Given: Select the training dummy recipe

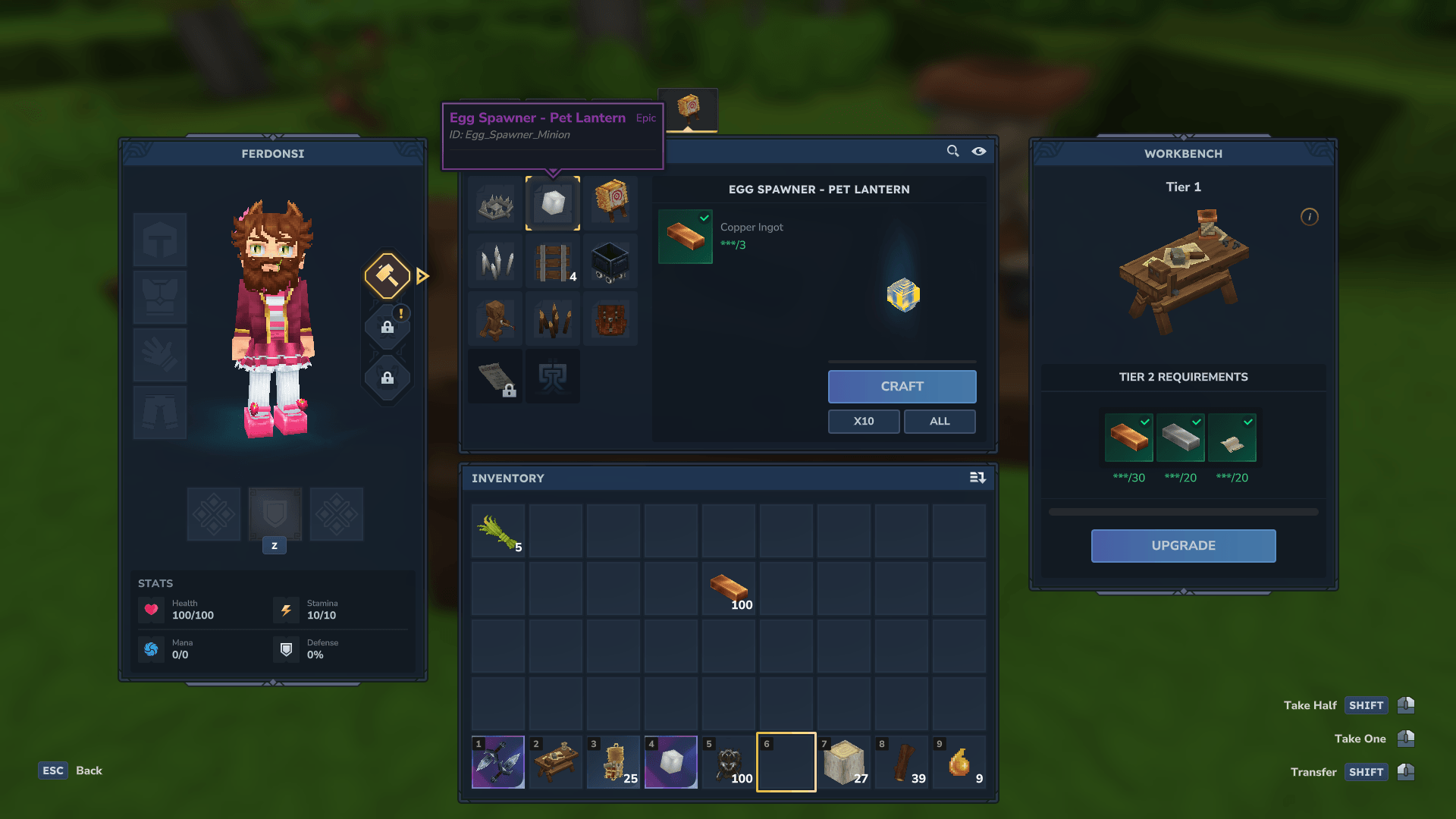Looking at the screenshot, I should click(496, 319).
